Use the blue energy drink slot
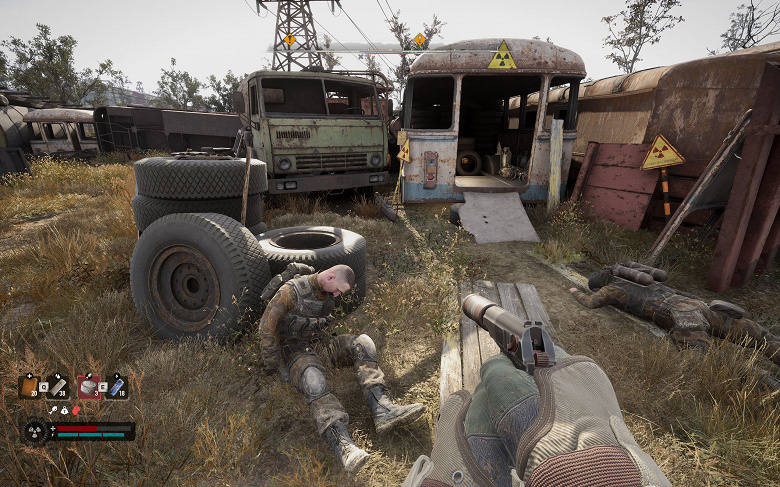 click(117, 386)
